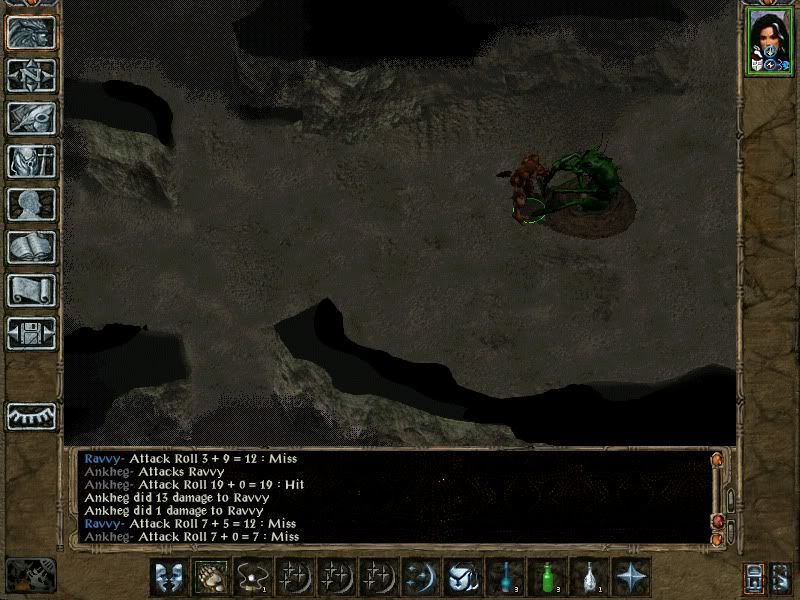Open the inventory screen
Viewport: 800px width, 600px height.
pos(31,161)
